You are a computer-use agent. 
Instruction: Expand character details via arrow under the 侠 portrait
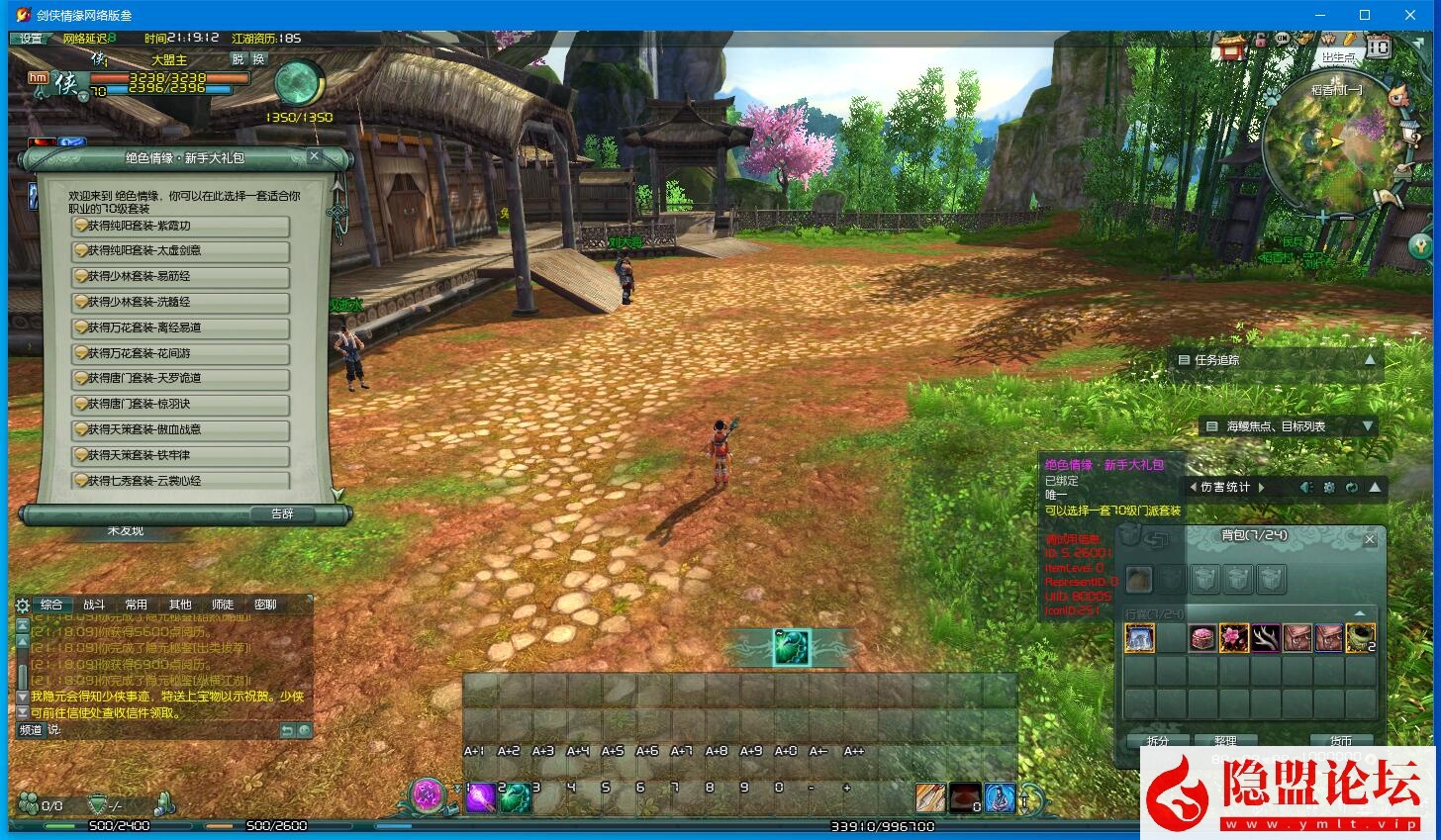[x=83, y=97]
